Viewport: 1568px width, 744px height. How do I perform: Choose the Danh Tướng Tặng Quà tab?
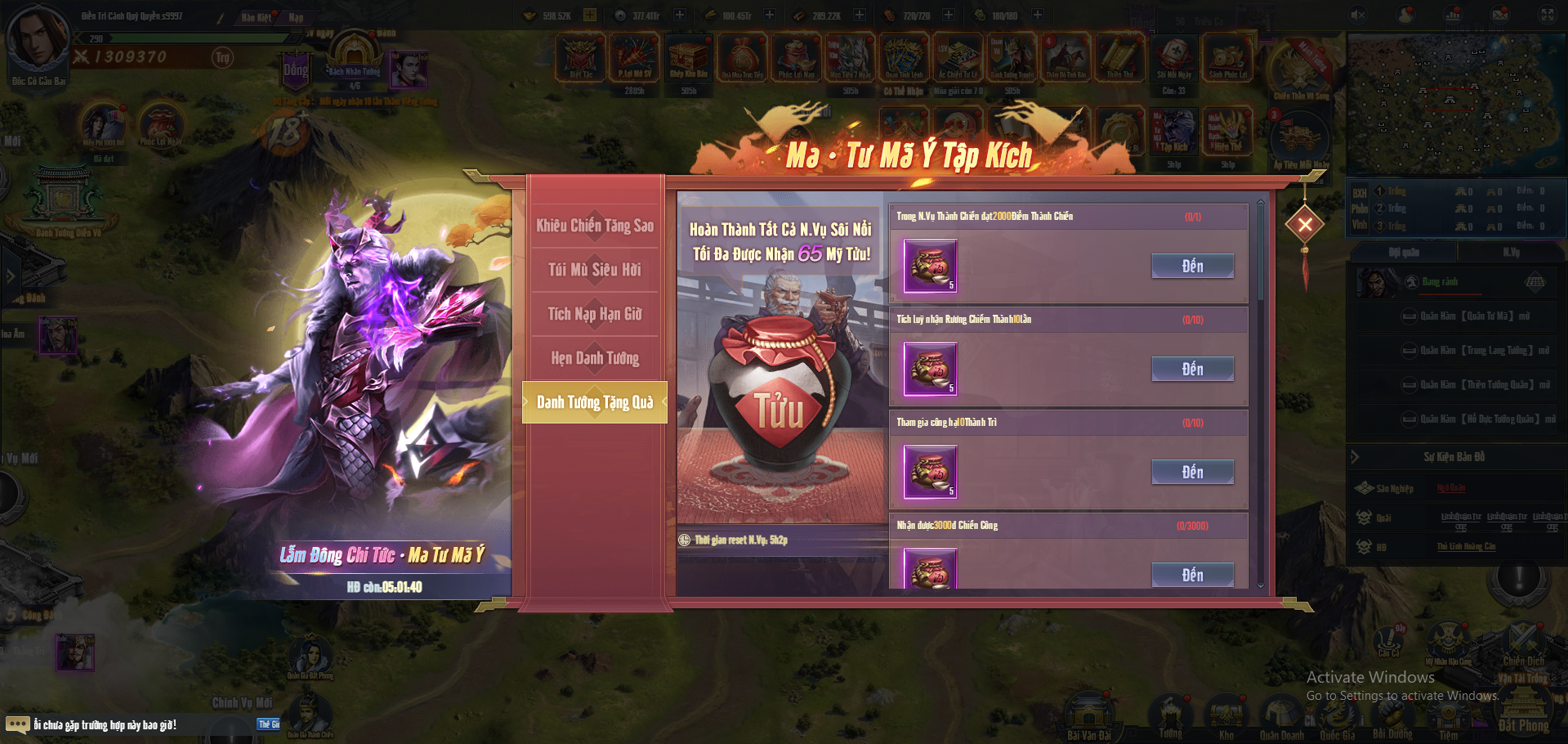pyautogui.click(x=595, y=402)
